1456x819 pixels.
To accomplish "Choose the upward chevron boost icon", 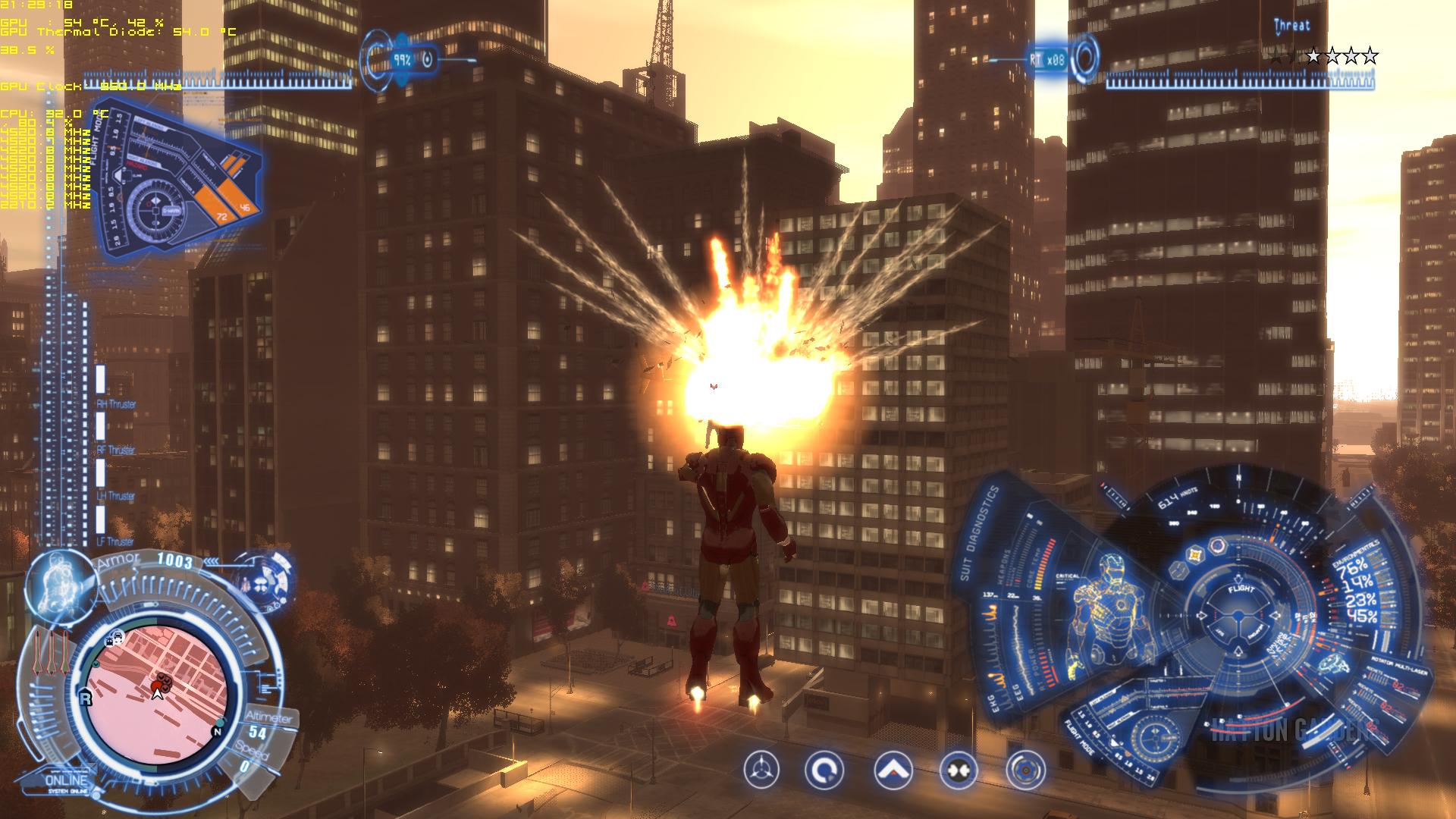I will point(893,771).
